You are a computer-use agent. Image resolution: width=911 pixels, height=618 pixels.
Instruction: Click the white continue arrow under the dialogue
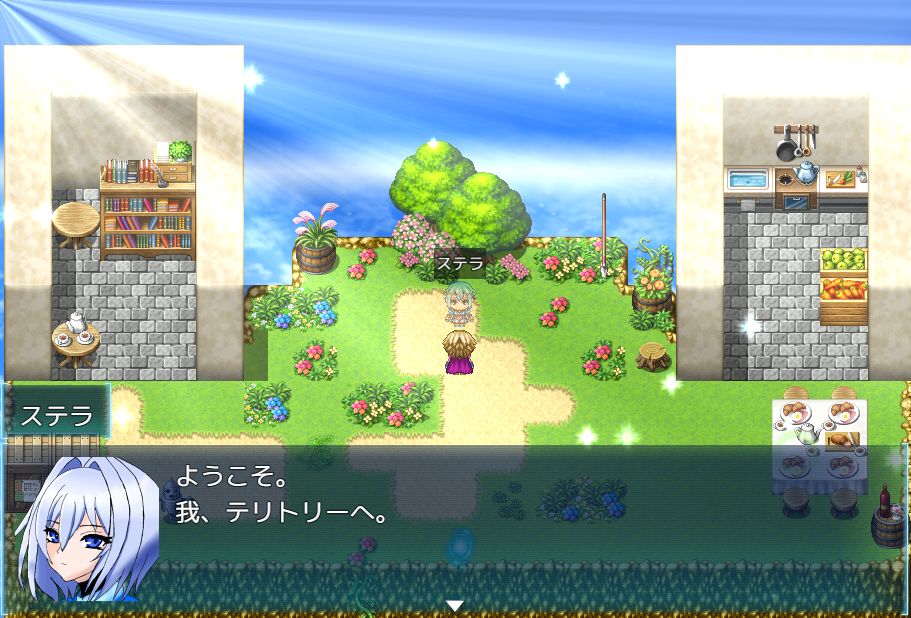(x=455, y=606)
